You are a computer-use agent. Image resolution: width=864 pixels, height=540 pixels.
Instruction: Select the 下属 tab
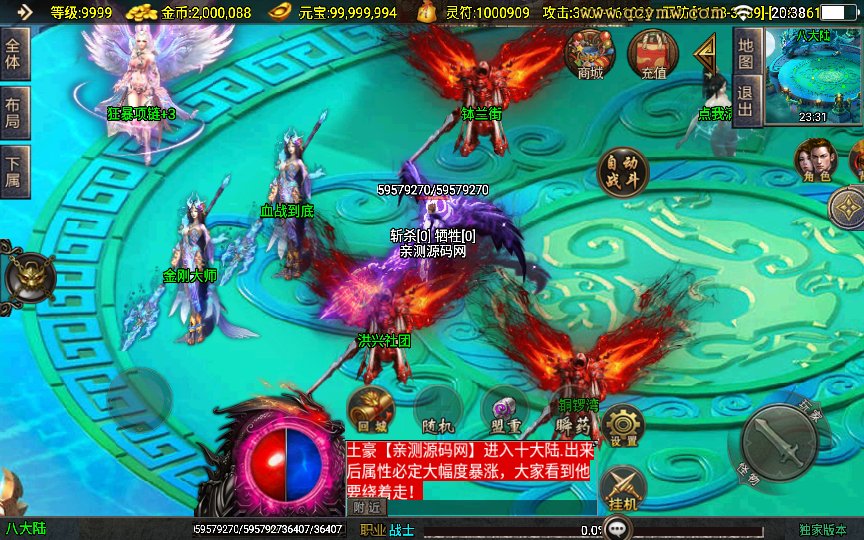(x=14, y=172)
